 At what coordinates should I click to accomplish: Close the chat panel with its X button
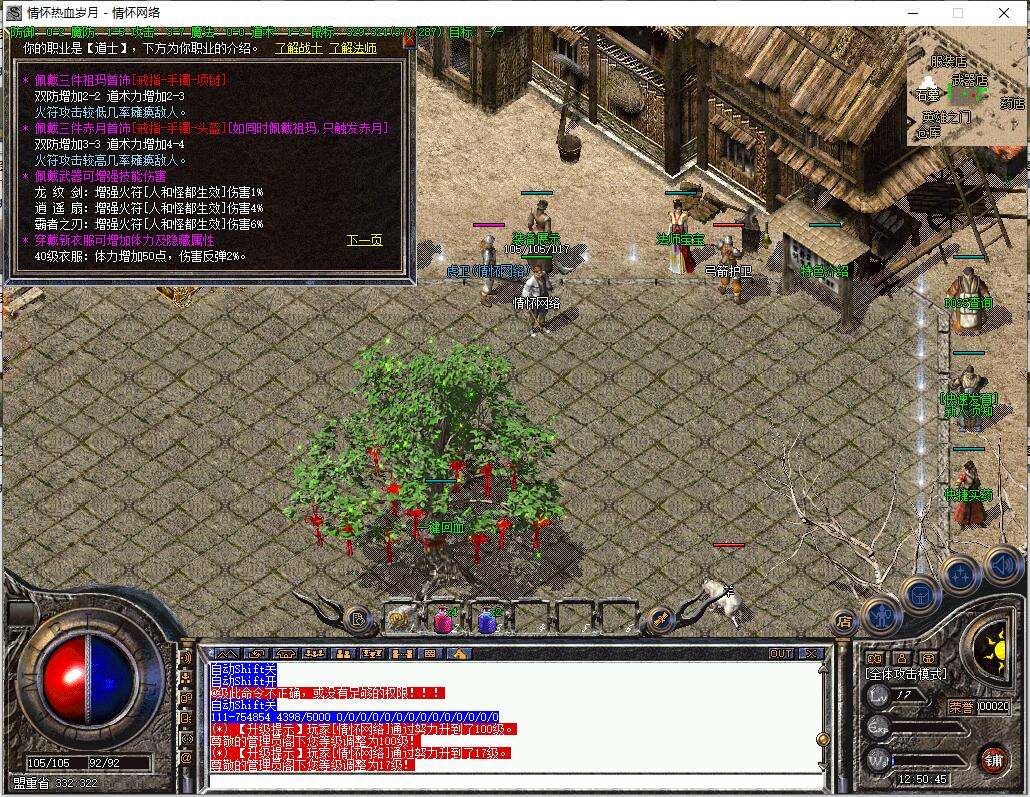tap(810, 654)
